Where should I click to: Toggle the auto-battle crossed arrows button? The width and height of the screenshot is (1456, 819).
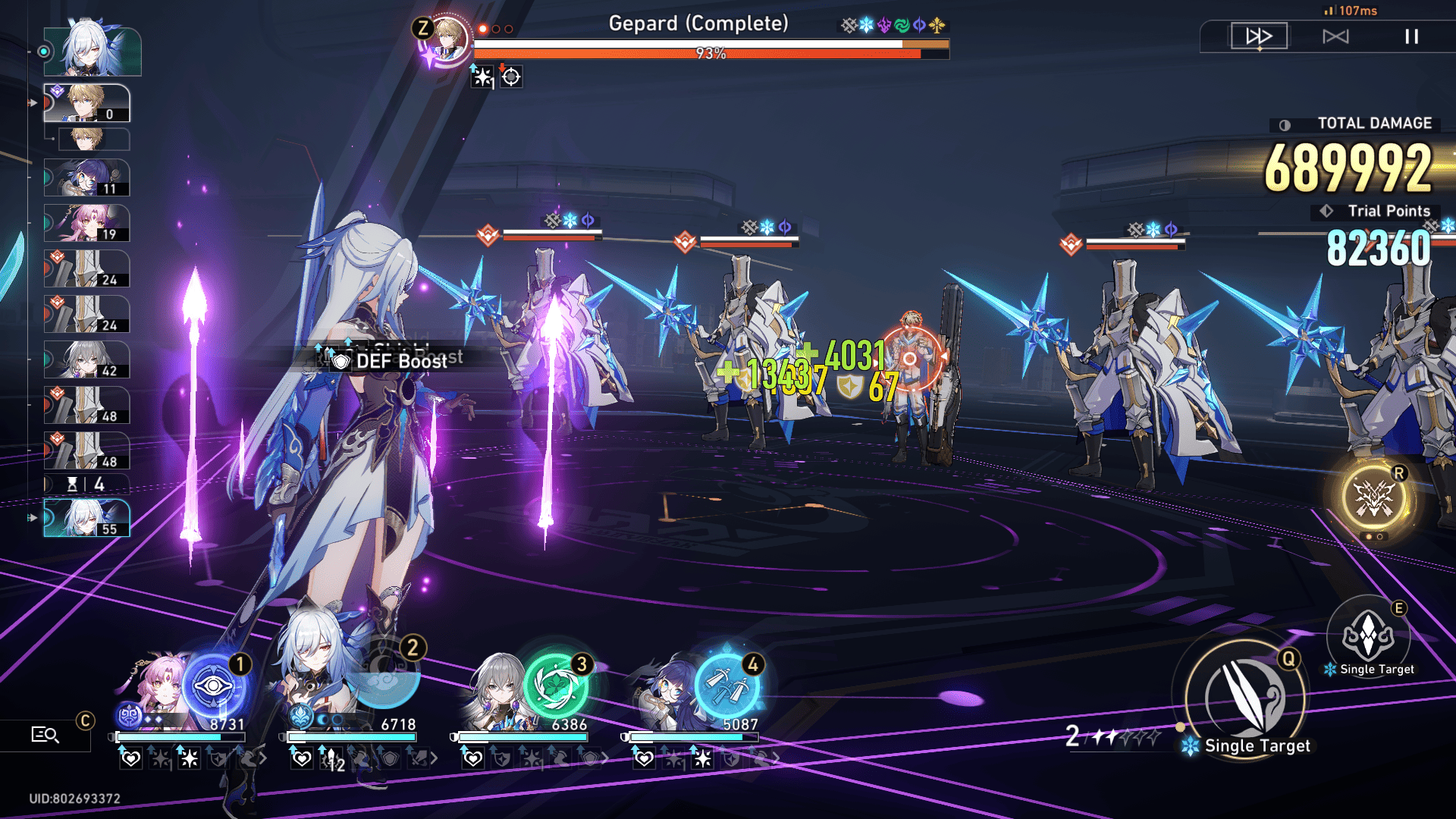[x=1335, y=36]
